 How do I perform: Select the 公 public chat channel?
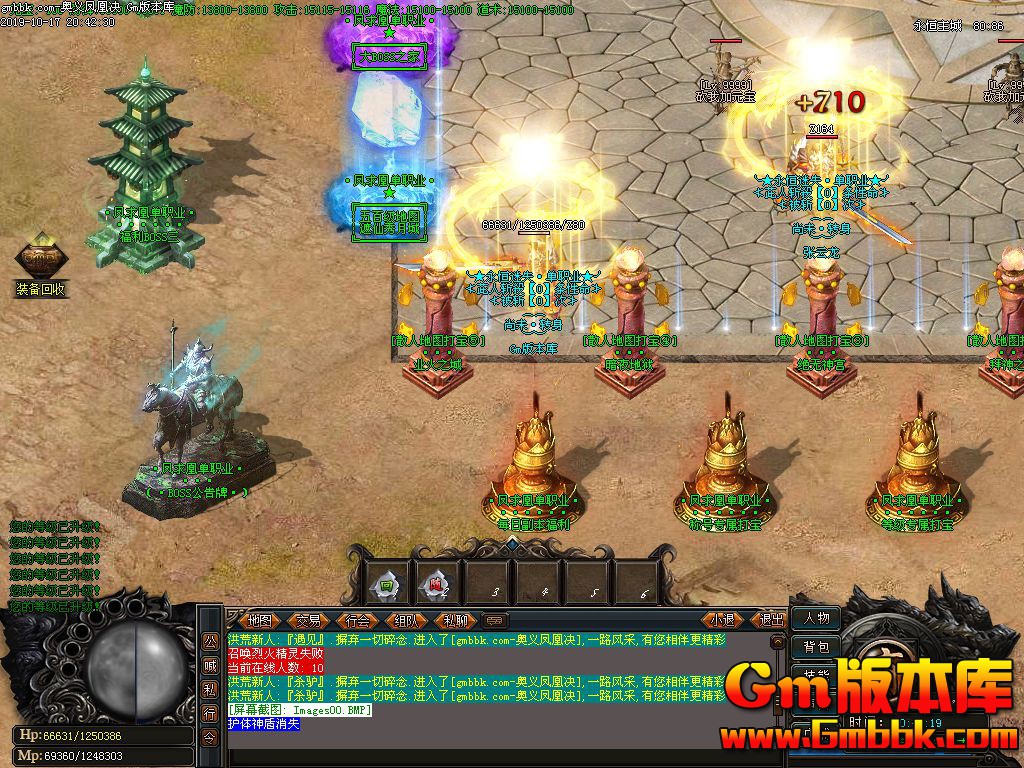coord(210,641)
